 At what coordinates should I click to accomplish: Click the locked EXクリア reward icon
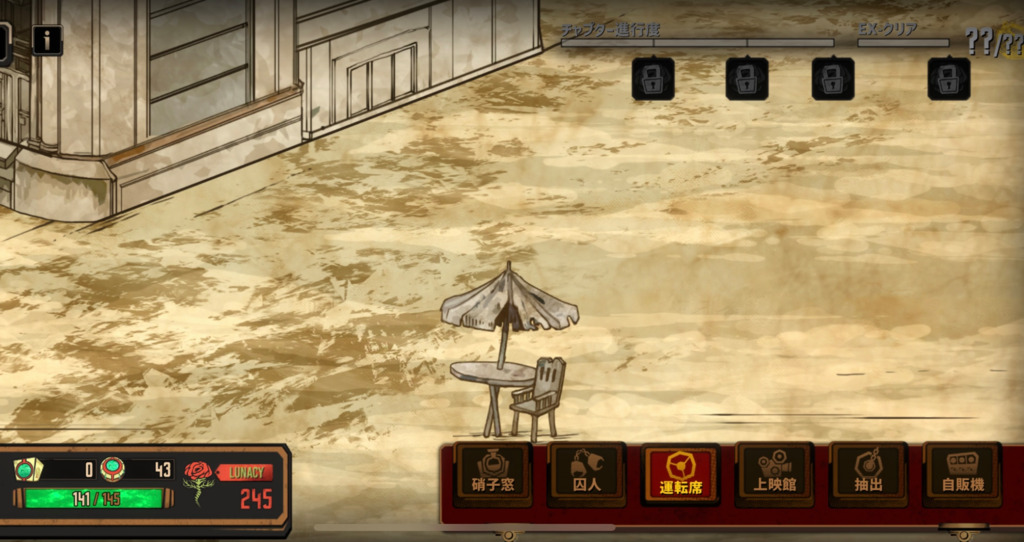[x=948, y=79]
